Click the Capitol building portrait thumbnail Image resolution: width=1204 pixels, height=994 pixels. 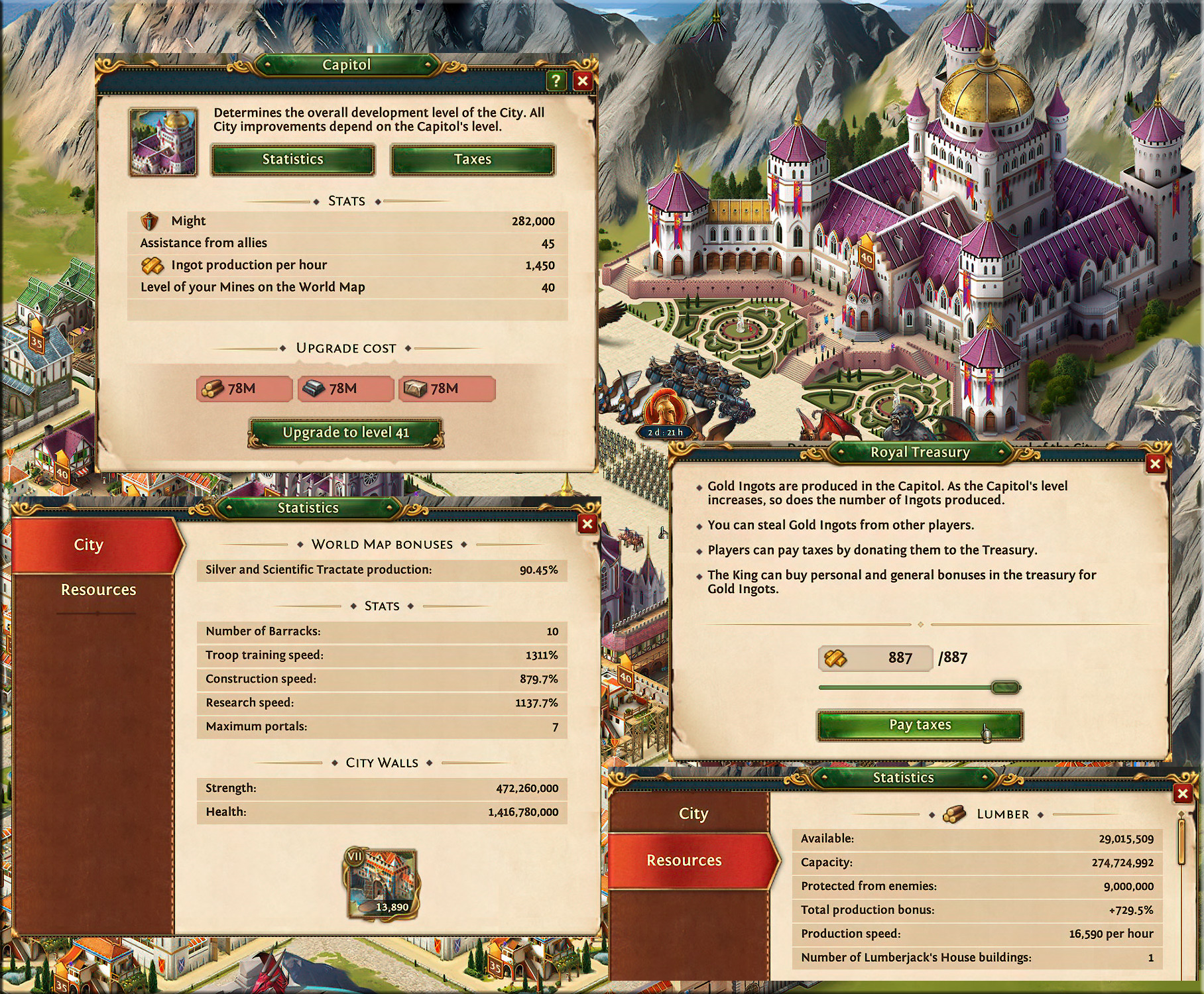coord(164,142)
